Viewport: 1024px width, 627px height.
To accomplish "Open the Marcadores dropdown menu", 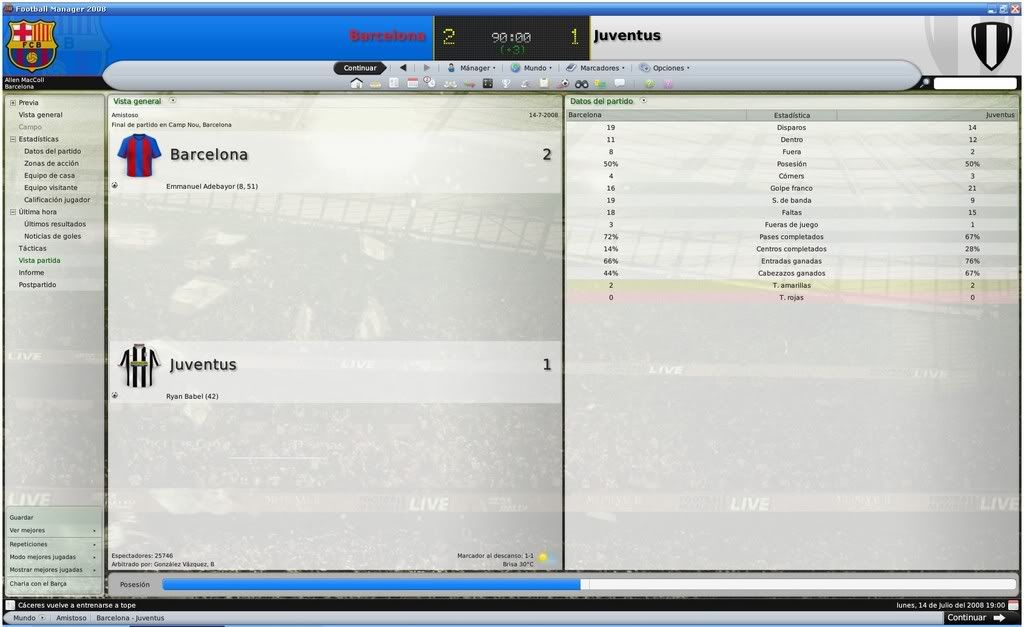I will [596, 68].
